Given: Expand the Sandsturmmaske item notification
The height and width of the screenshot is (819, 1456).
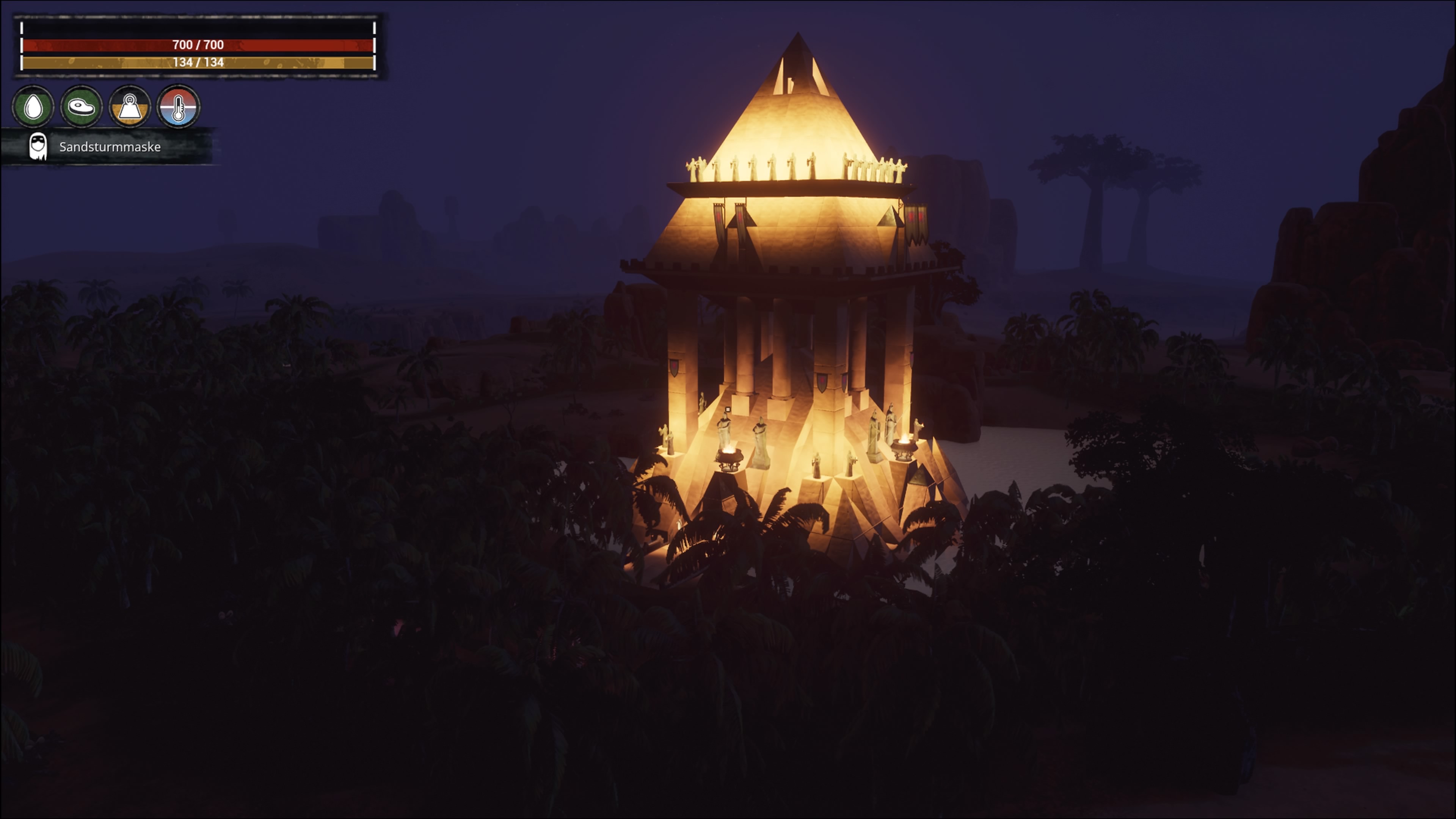Looking at the screenshot, I should click(x=107, y=147).
